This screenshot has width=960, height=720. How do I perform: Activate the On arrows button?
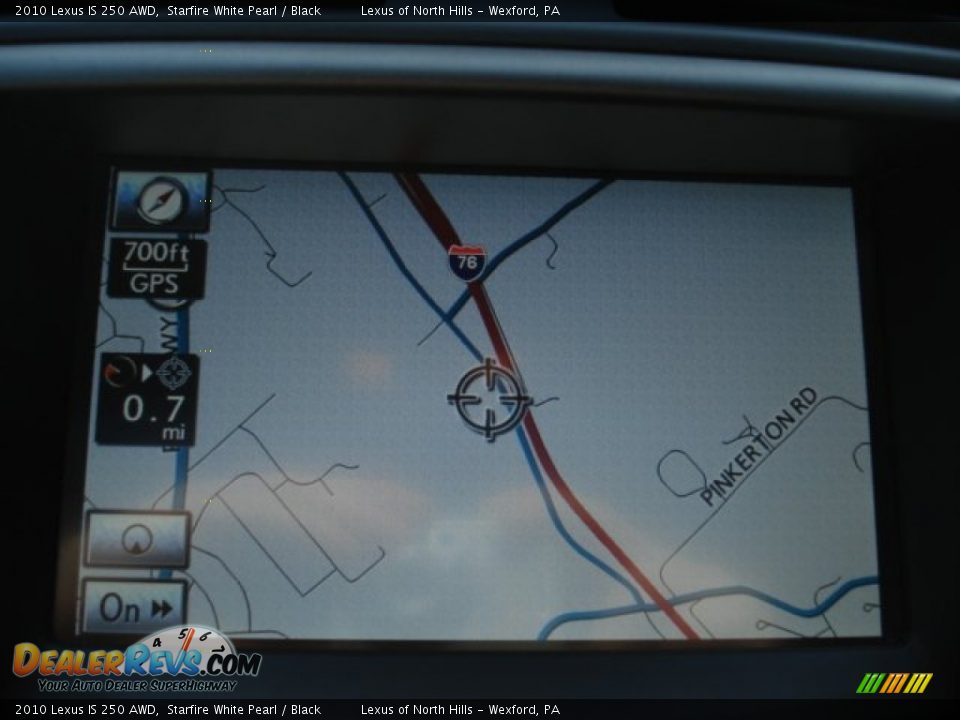point(134,607)
